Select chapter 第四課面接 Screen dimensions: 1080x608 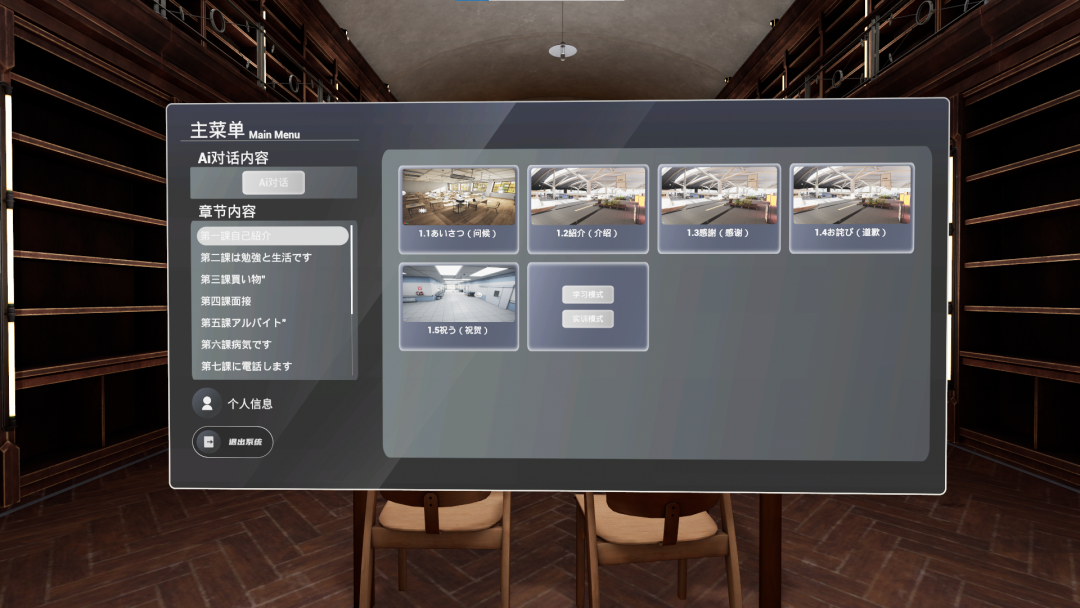click(x=226, y=301)
